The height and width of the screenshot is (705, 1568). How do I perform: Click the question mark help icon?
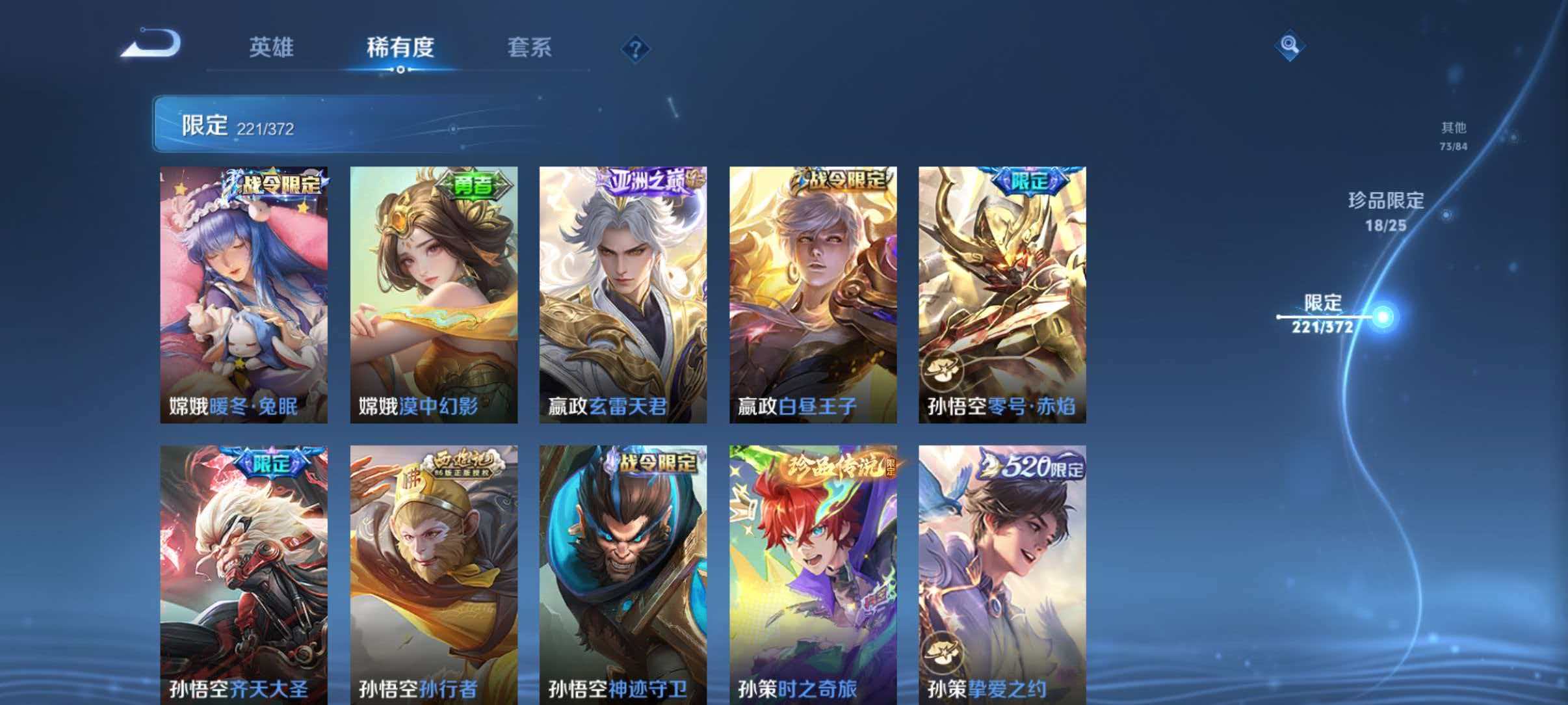coord(638,49)
